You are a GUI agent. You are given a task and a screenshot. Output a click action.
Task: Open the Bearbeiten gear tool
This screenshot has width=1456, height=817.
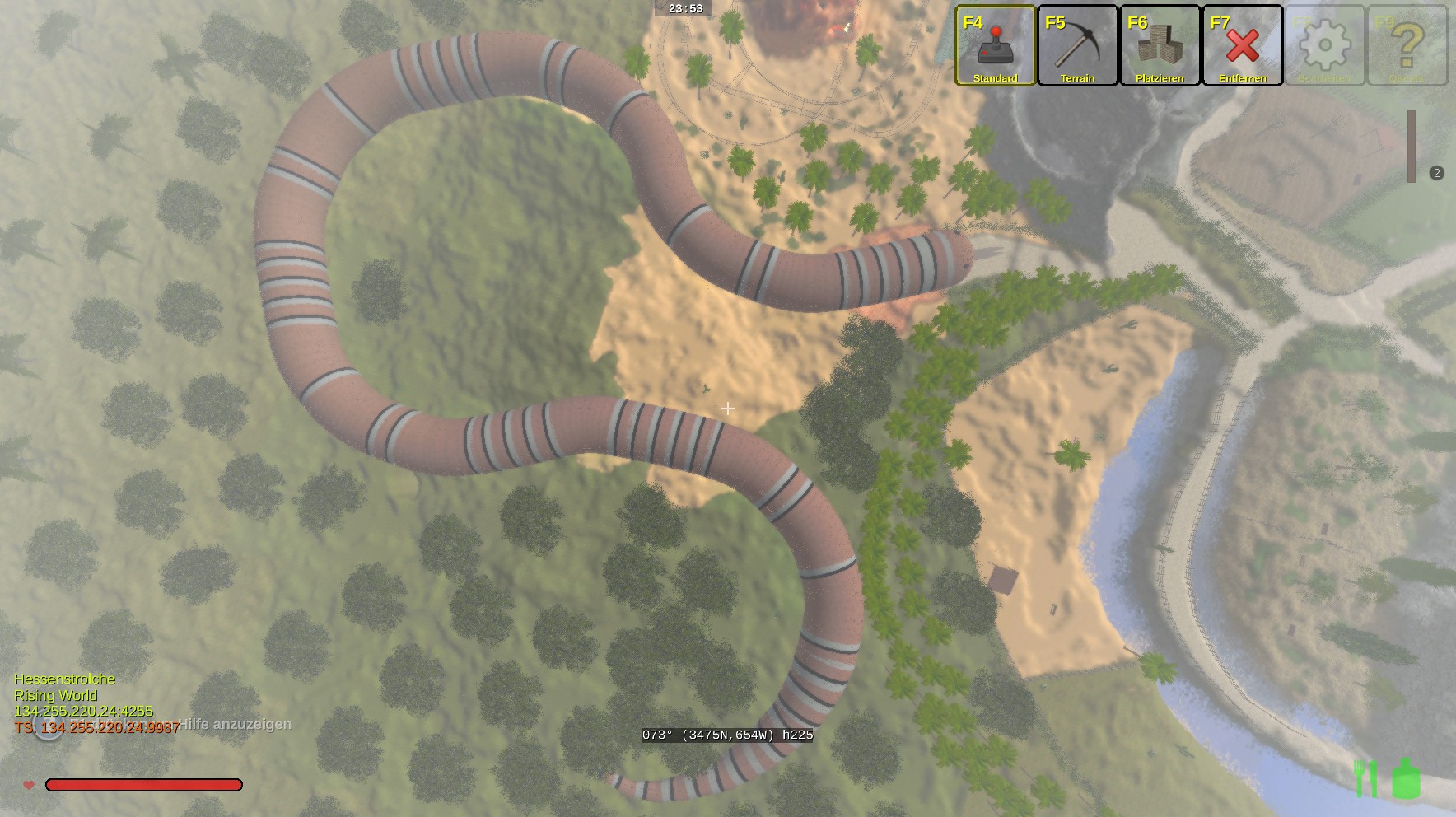pos(1324,46)
